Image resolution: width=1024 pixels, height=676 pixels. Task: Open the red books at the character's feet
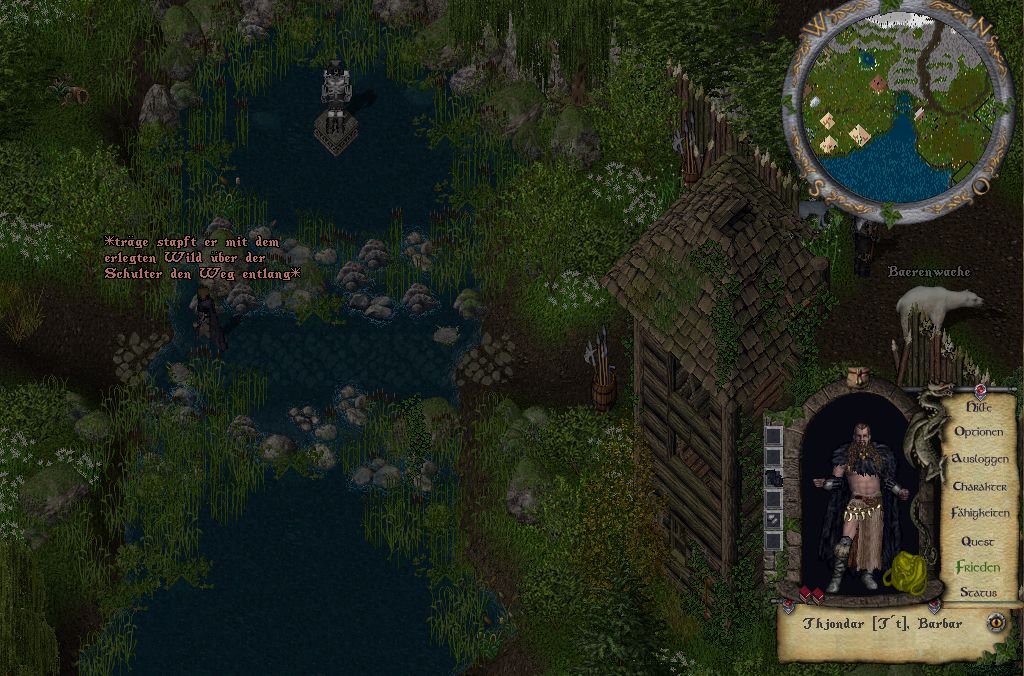810,596
